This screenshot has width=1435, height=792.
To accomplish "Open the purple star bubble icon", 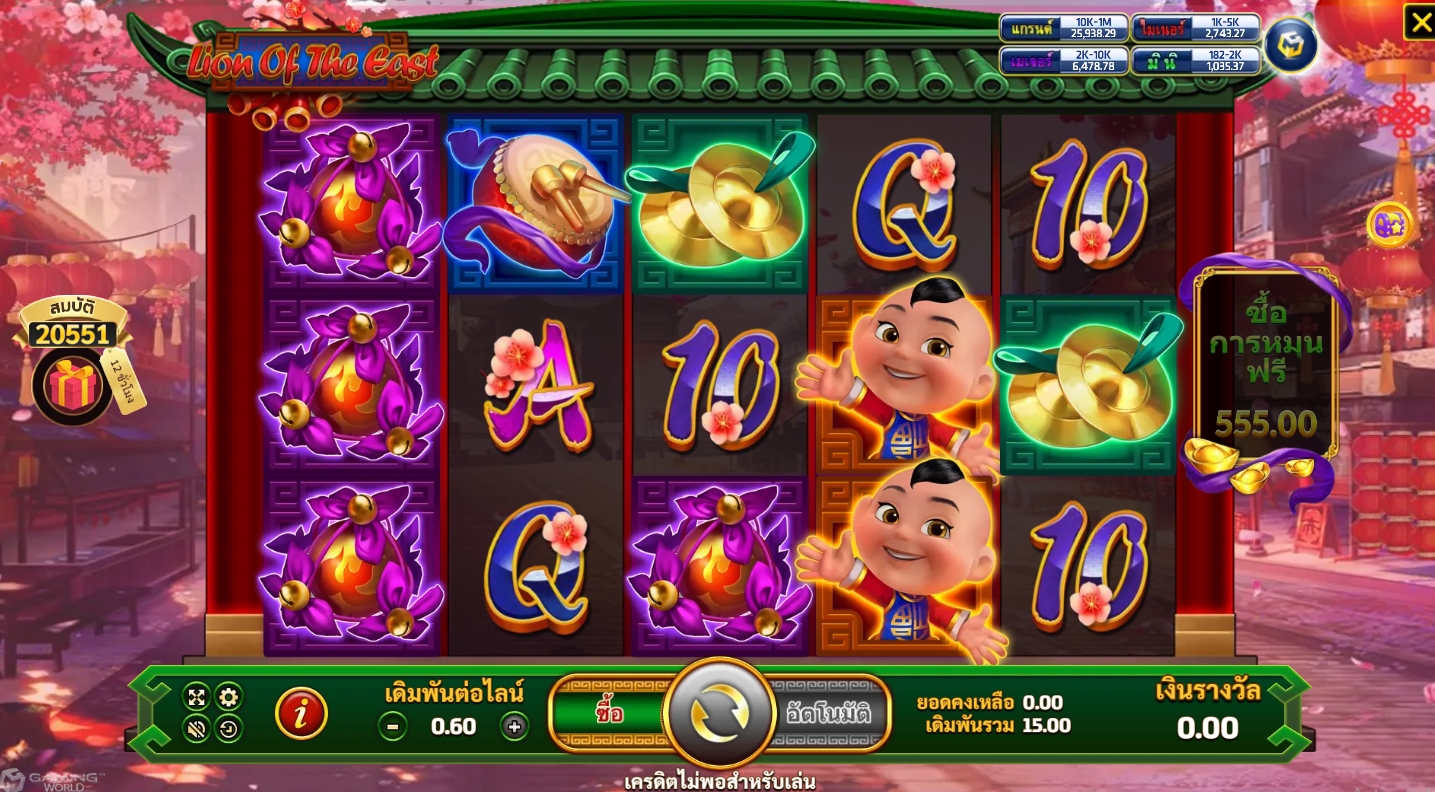I will (1389, 224).
